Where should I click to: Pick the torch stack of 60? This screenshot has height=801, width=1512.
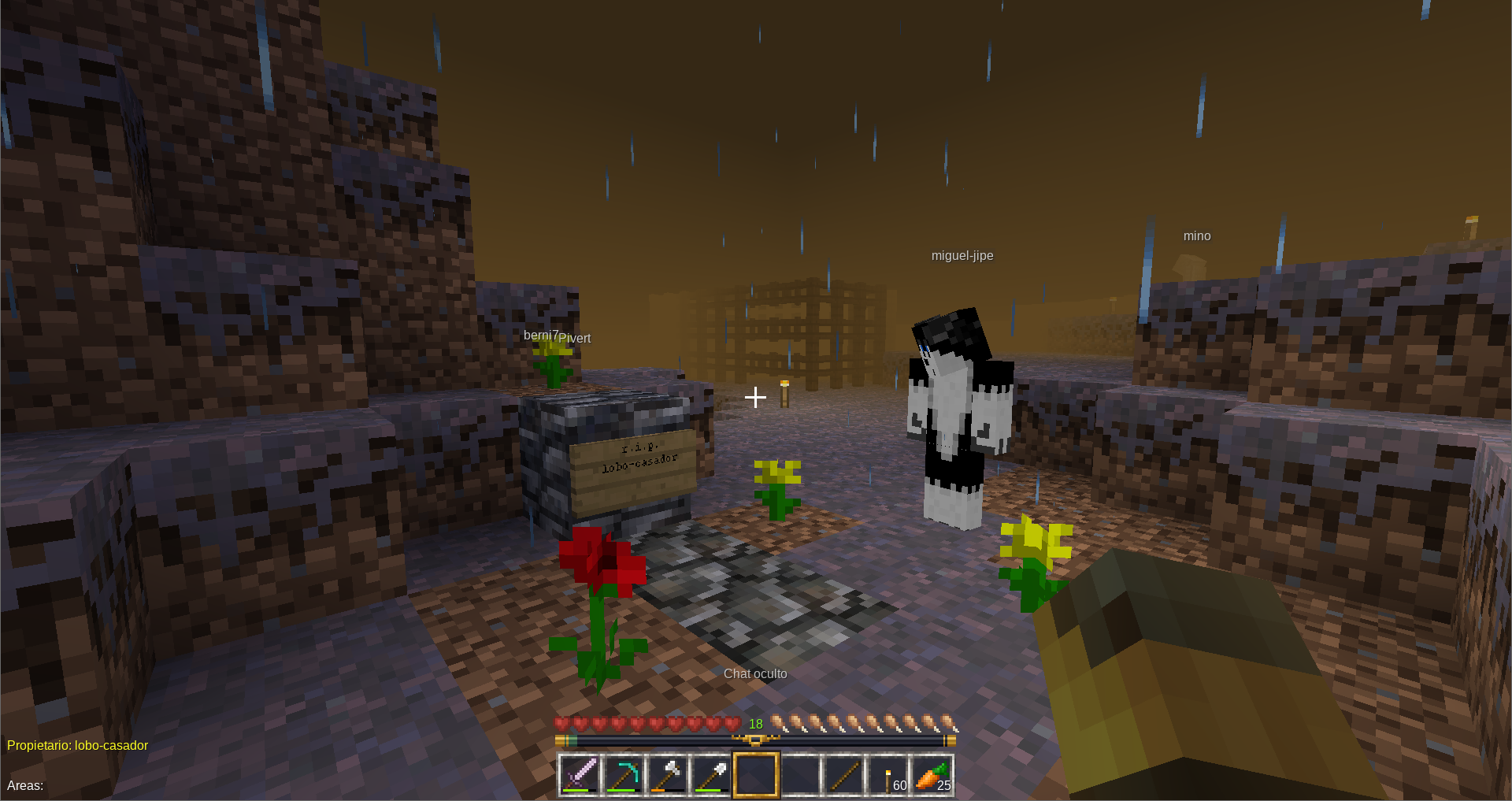tap(888, 774)
